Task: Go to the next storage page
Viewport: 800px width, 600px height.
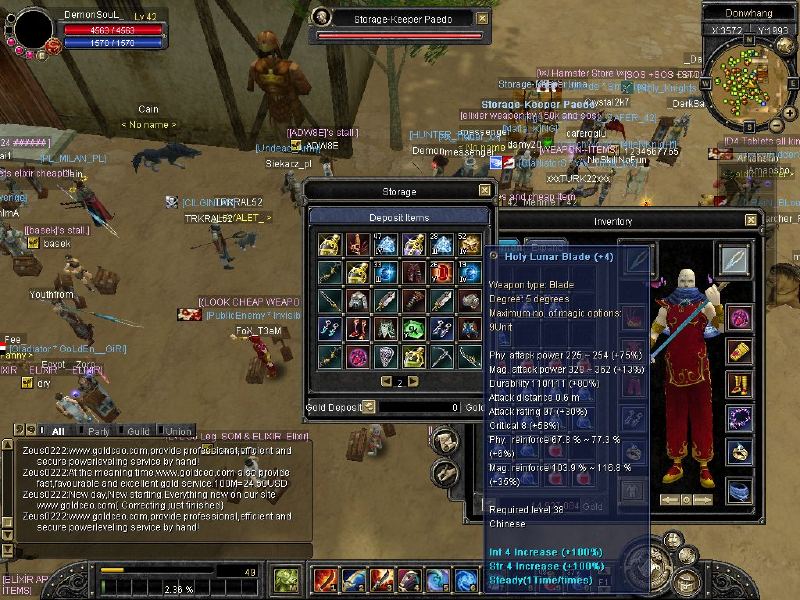Action: click(x=412, y=382)
